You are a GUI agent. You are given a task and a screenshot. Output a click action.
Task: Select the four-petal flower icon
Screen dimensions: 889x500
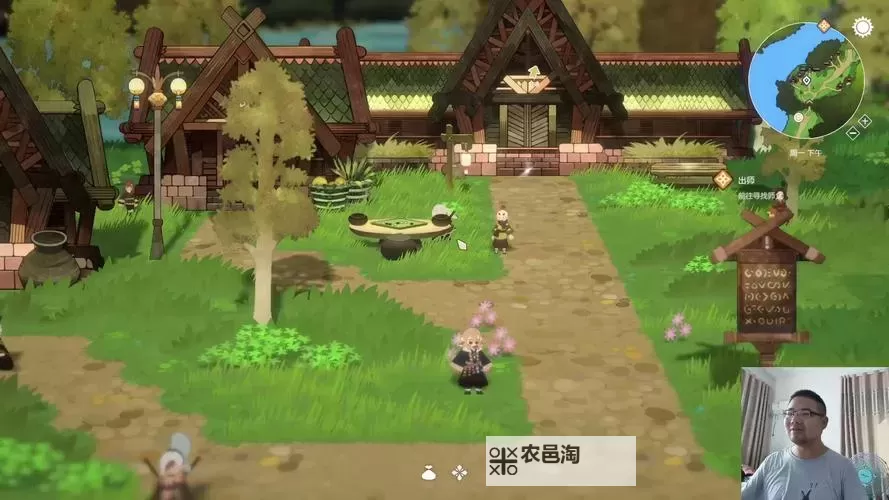tap(459, 473)
